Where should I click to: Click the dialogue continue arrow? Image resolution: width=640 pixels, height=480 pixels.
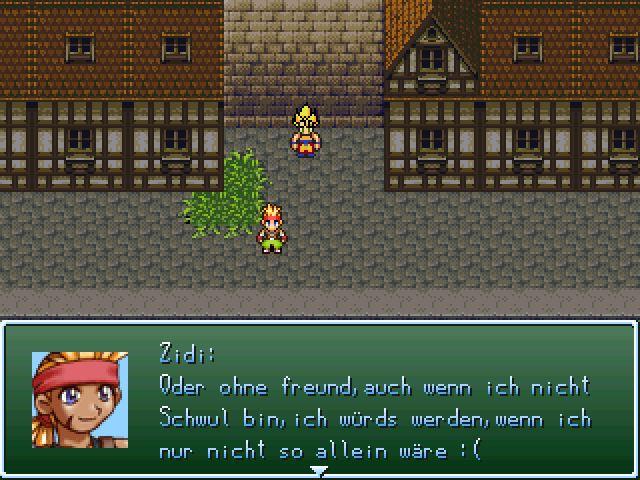[319, 470]
